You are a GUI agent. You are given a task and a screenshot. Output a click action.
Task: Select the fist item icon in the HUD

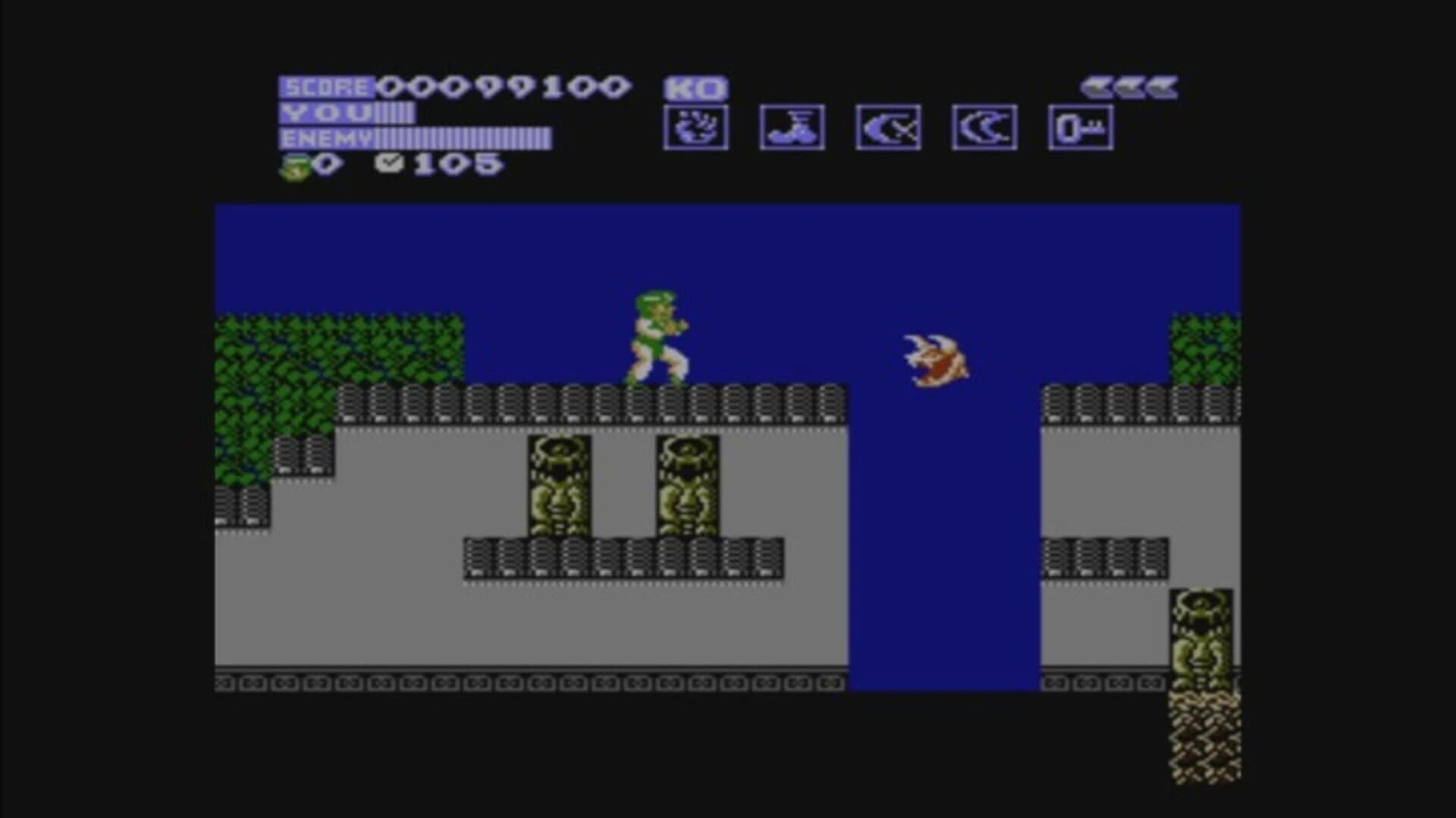(x=695, y=127)
